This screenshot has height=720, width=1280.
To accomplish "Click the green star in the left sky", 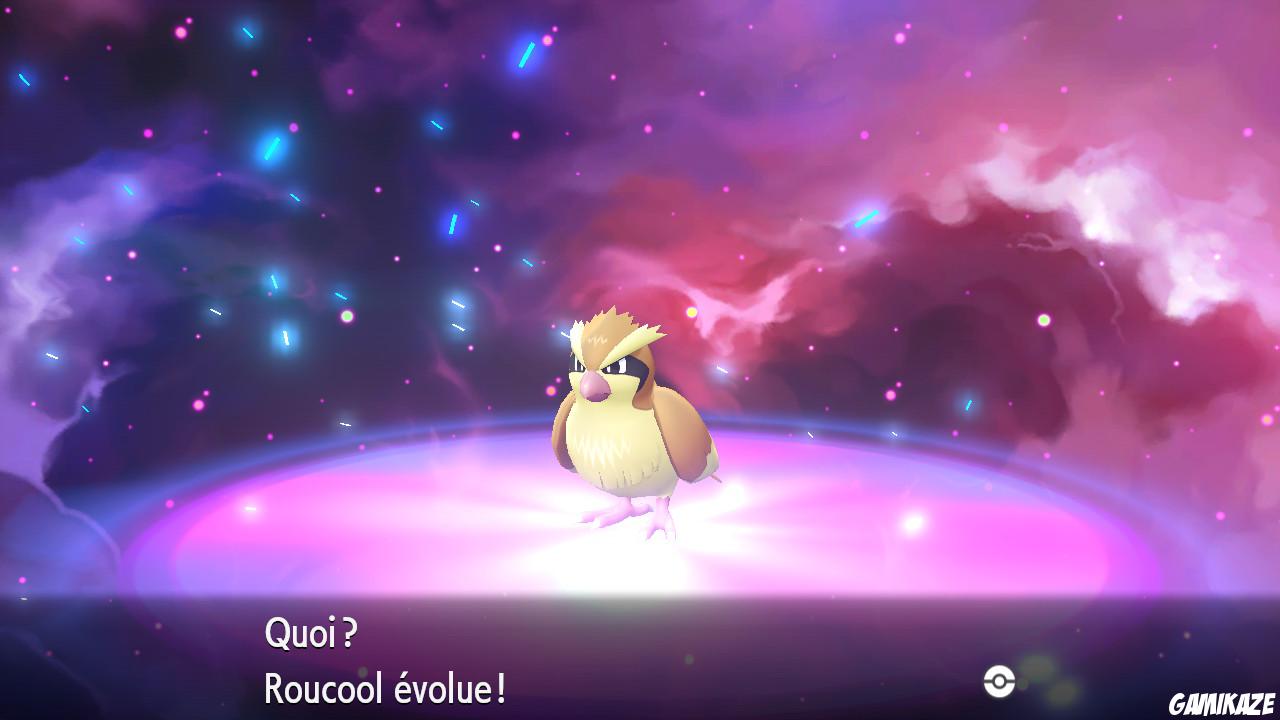I will point(346,315).
